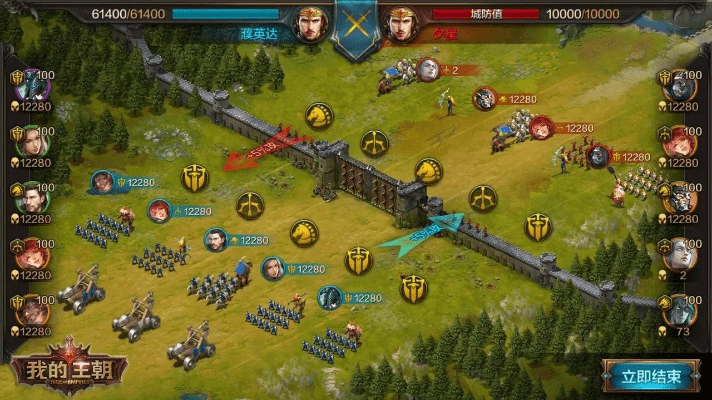Select enemy commander 夕瑾's portrait

tap(402, 24)
